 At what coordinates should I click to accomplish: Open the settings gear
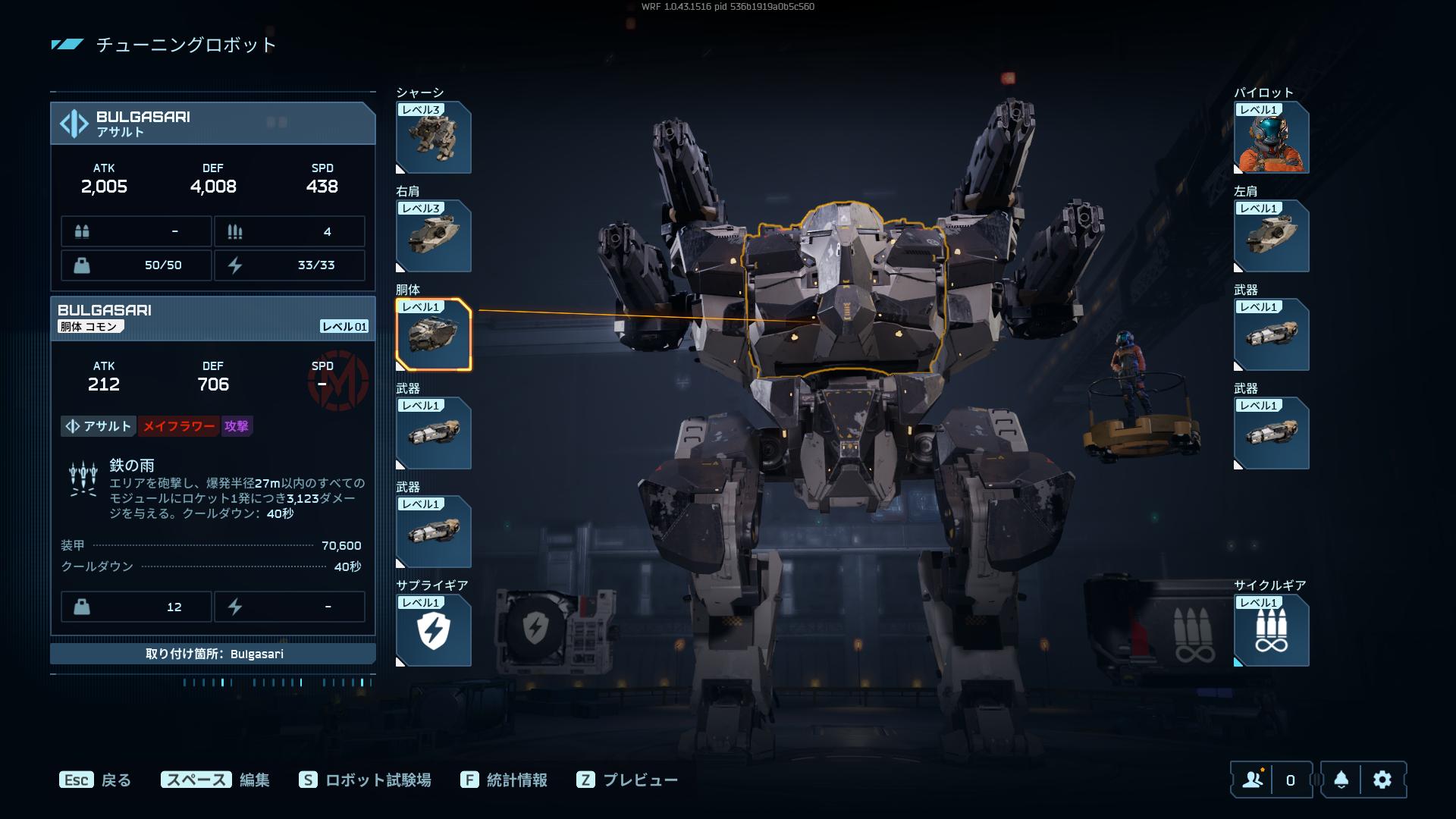click(1382, 780)
